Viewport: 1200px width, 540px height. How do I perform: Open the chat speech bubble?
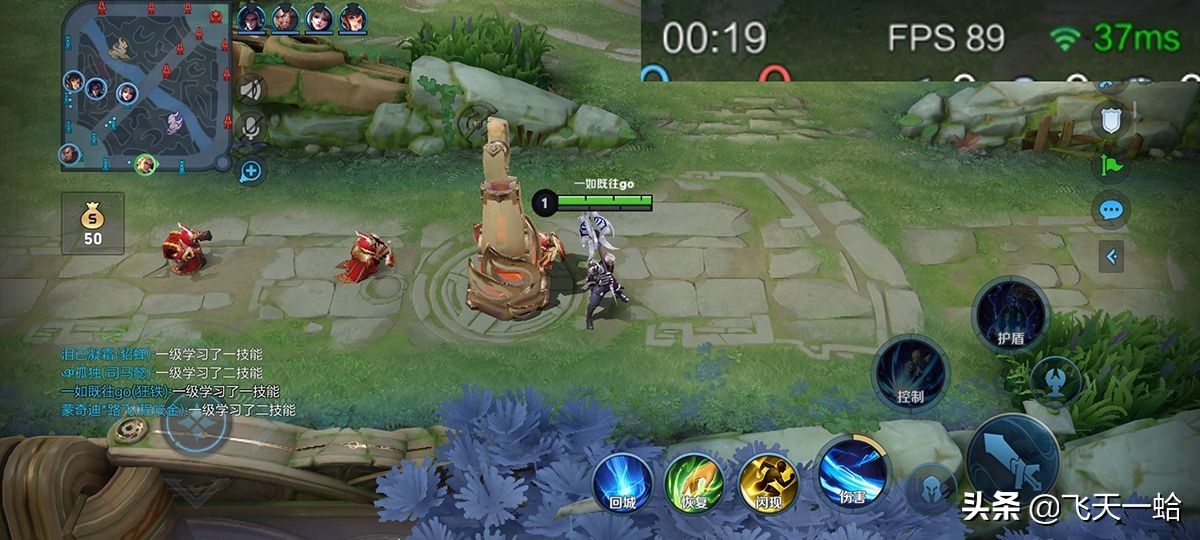pos(1111,211)
